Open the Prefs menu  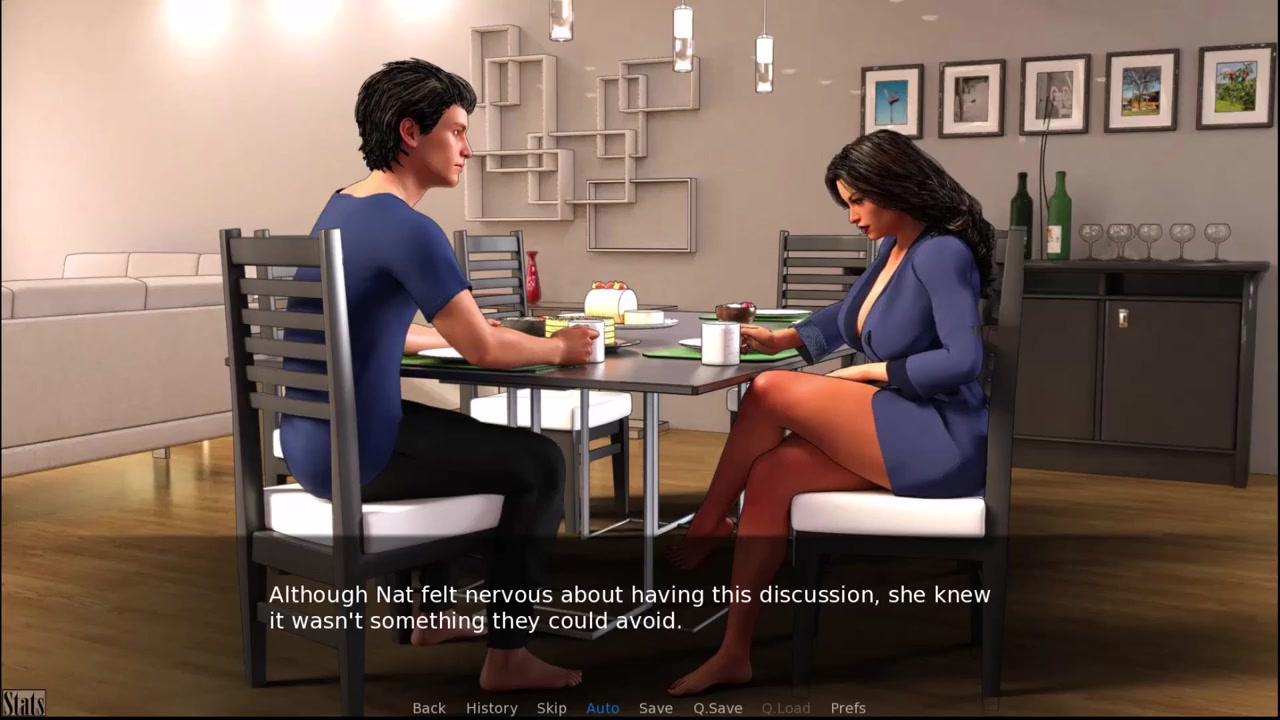point(848,708)
